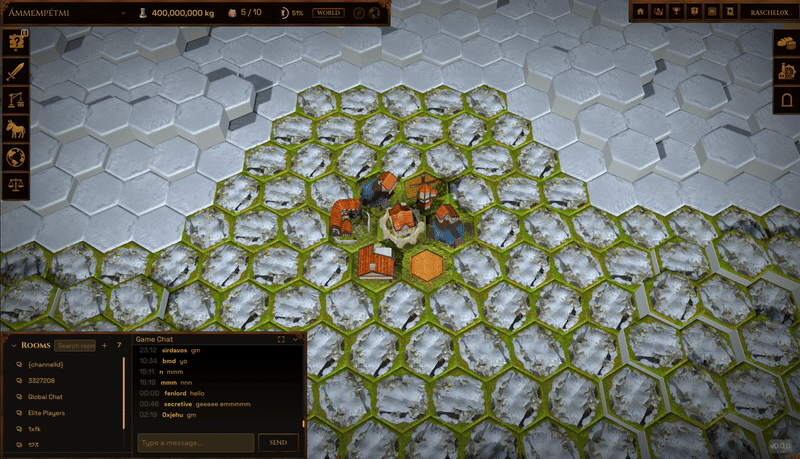This screenshot has width=800, height=459.
Task: Open the globe world map menu
Action: click(15, 158)
